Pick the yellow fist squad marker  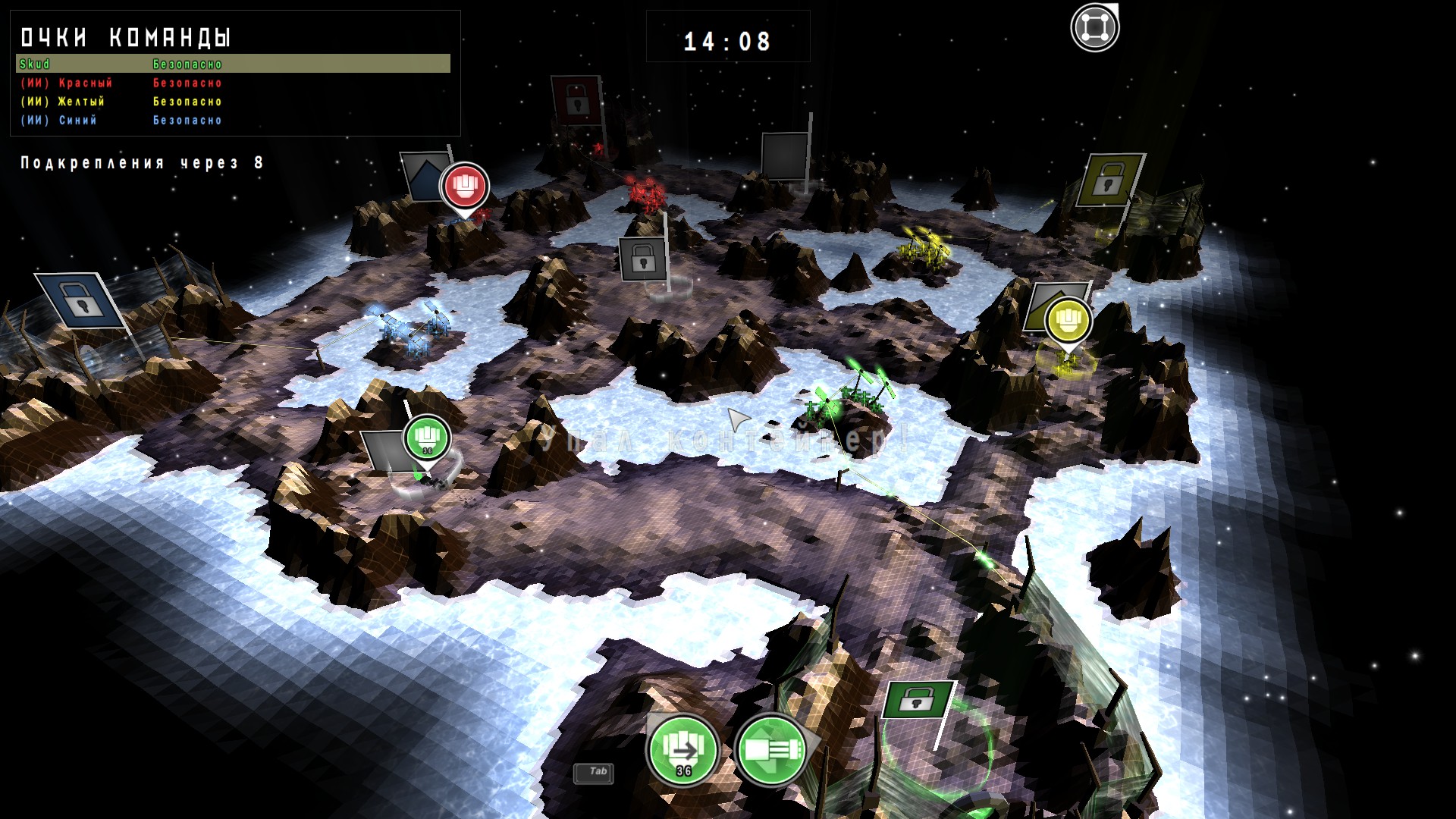(x=1068, y=319)
